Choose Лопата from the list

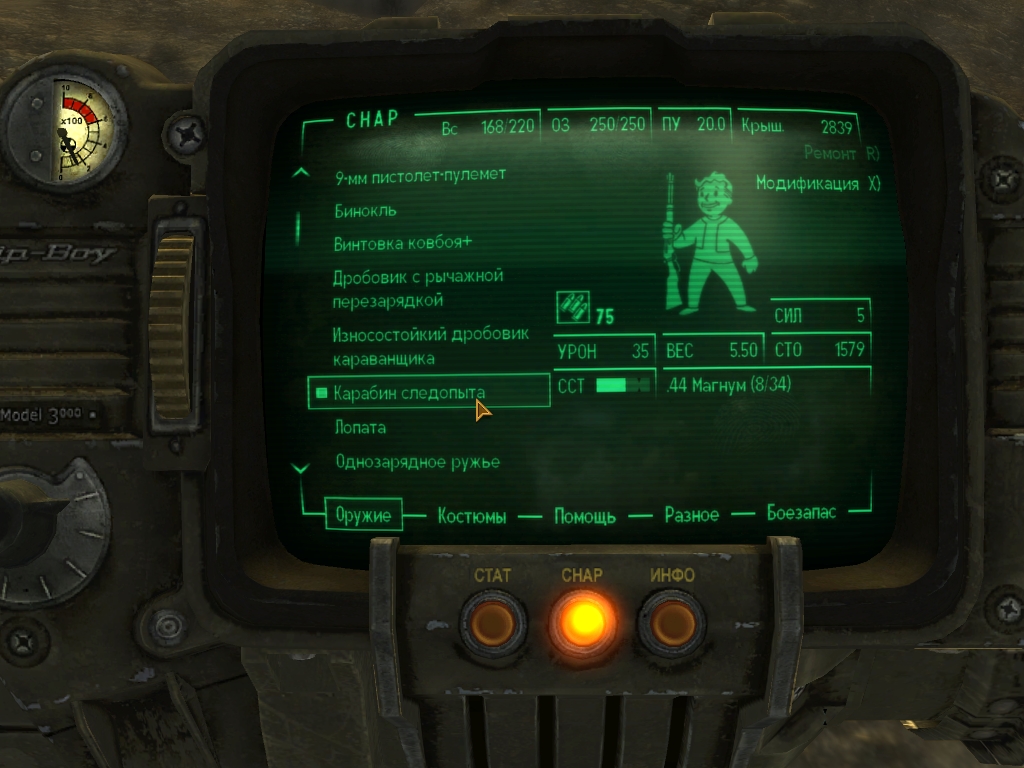coord(360,428)
